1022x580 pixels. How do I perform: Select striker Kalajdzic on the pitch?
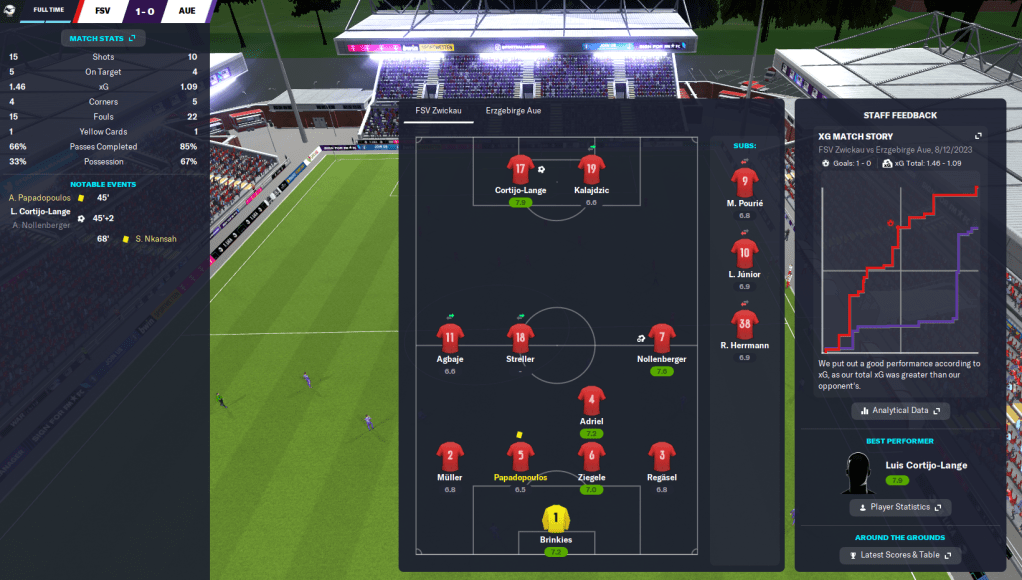591,169
